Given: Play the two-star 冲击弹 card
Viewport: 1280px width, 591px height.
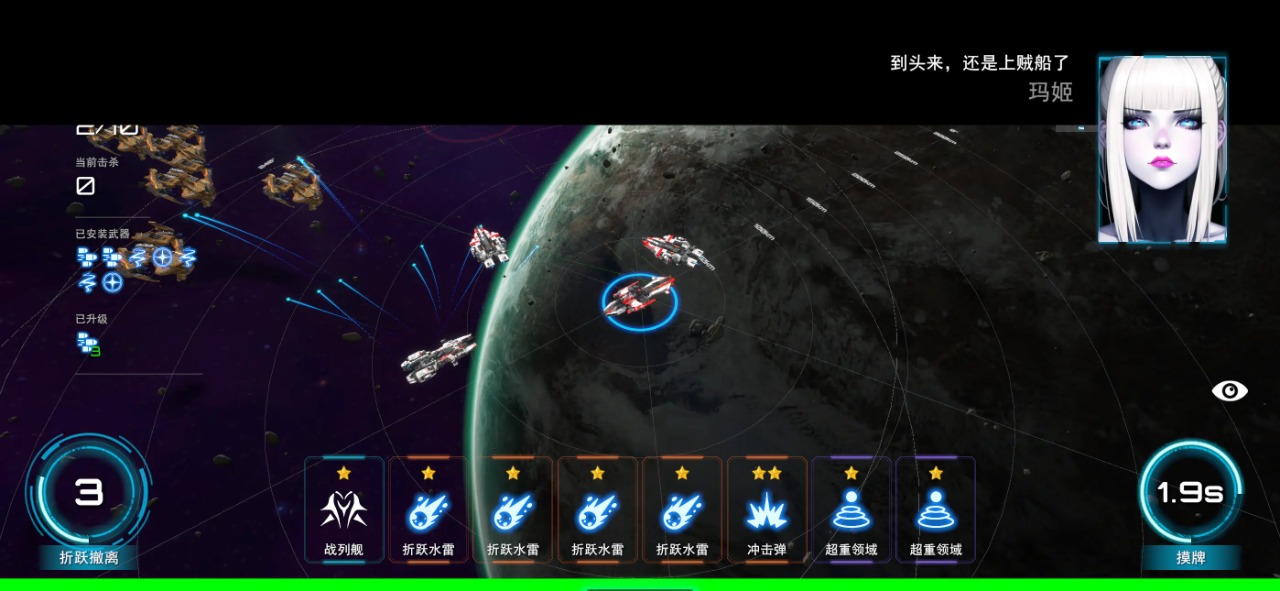Looking at the screenshot, I should [766, 510].
